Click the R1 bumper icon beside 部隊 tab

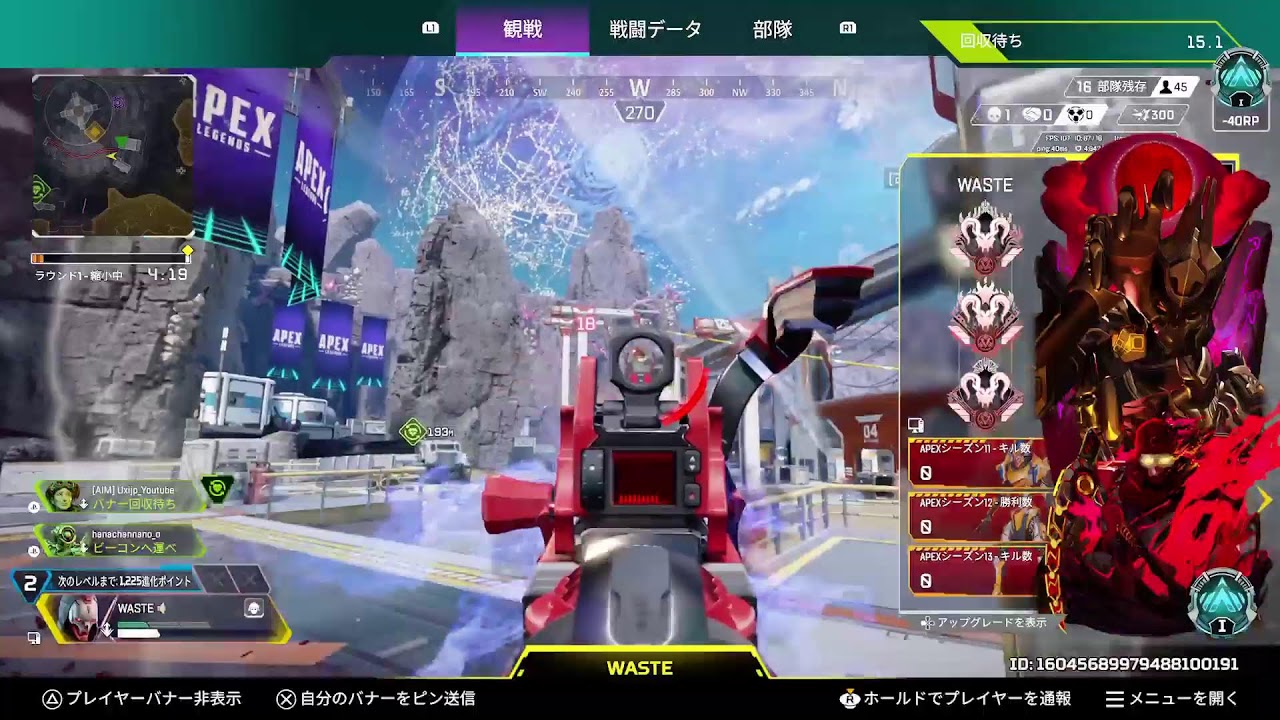tap(847, 30)
